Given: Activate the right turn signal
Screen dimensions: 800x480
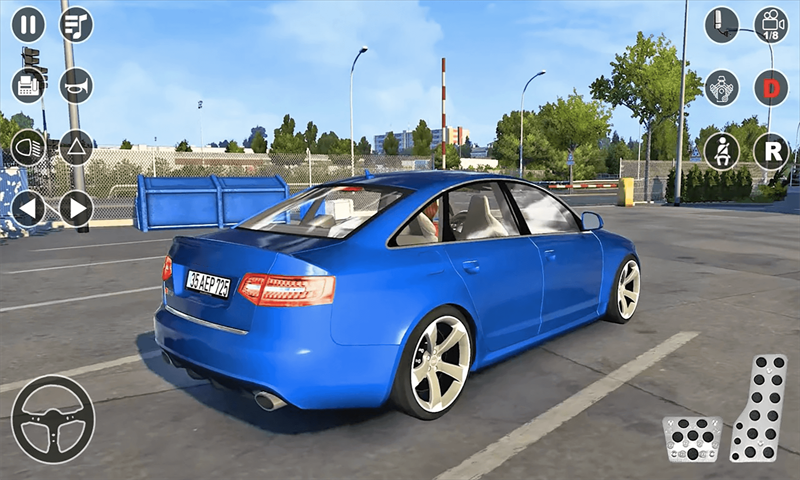Looking at the screenshot, I should coord(76,209).
